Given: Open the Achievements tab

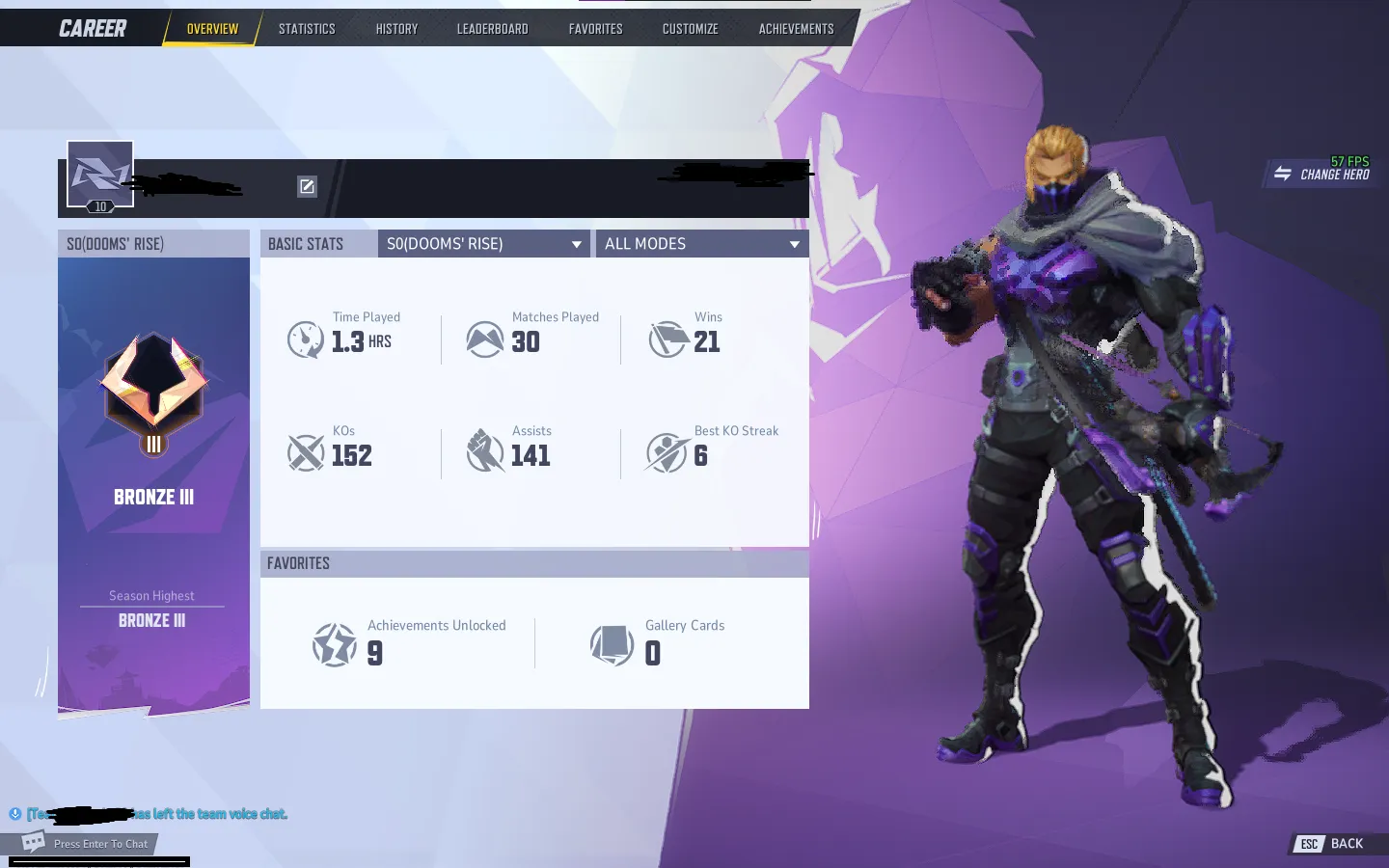Looking at the screenshot, I should [795, 28].
